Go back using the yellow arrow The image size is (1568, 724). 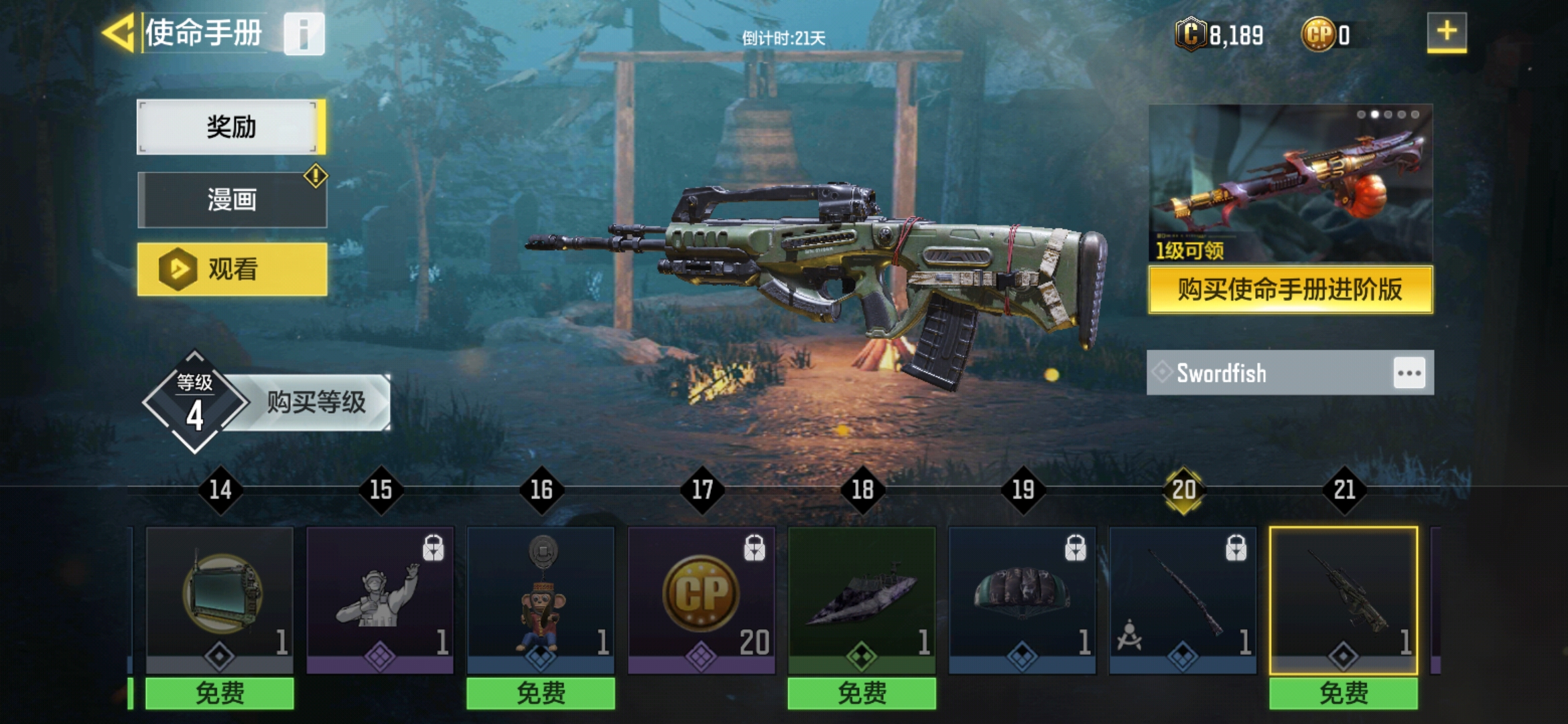coord(119,33)
